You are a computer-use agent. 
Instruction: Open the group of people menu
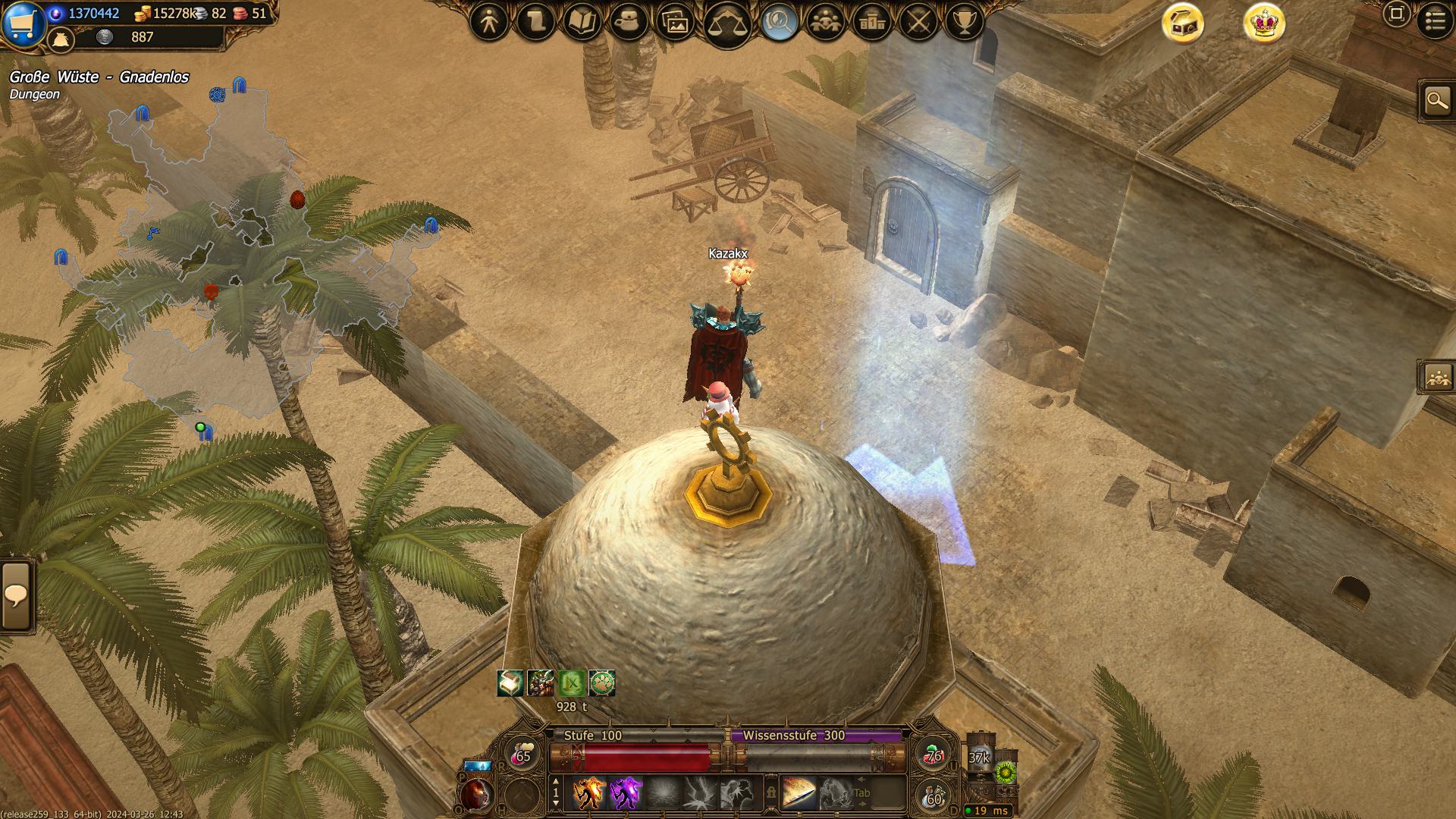826,23
